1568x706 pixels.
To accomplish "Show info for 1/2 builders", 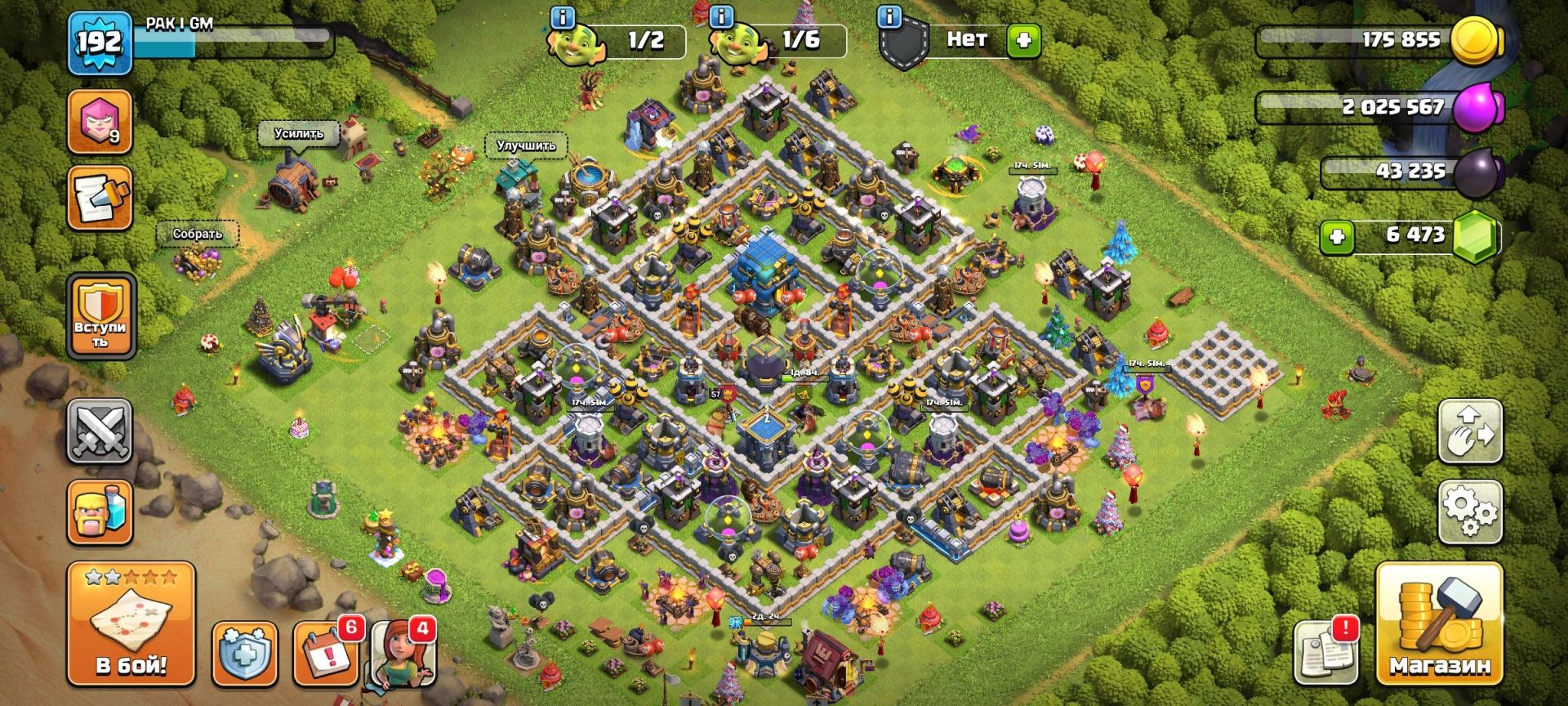I will click(563, 16).
